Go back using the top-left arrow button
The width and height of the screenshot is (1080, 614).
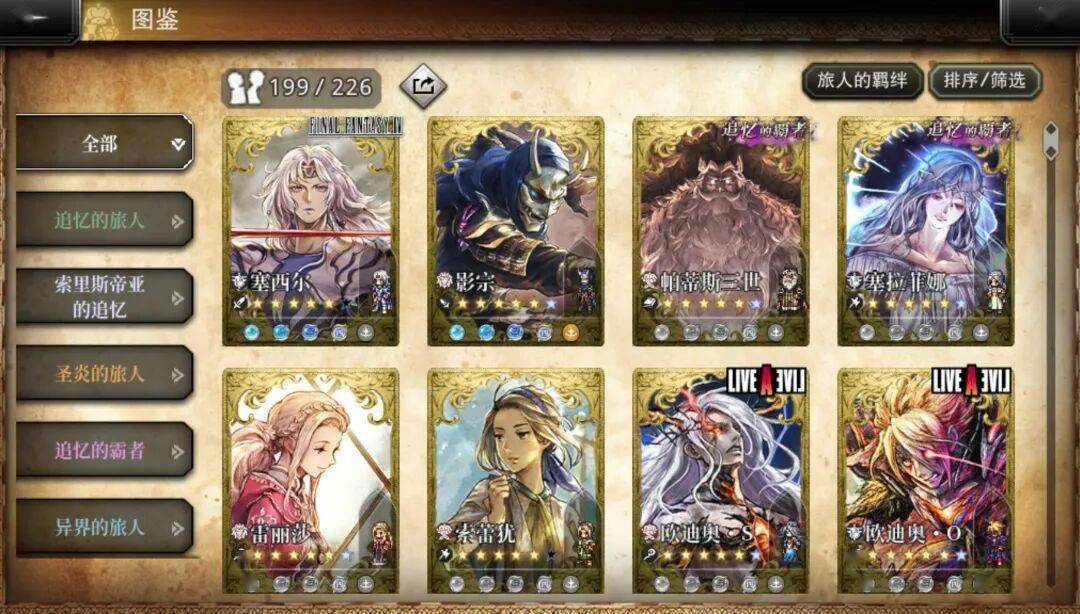click(x=36, y=20)
